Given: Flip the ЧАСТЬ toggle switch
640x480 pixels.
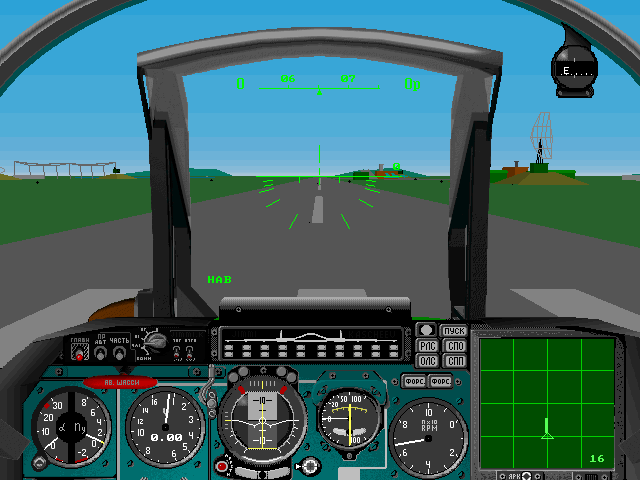Looking at the screenshot, I should point(119,352).
